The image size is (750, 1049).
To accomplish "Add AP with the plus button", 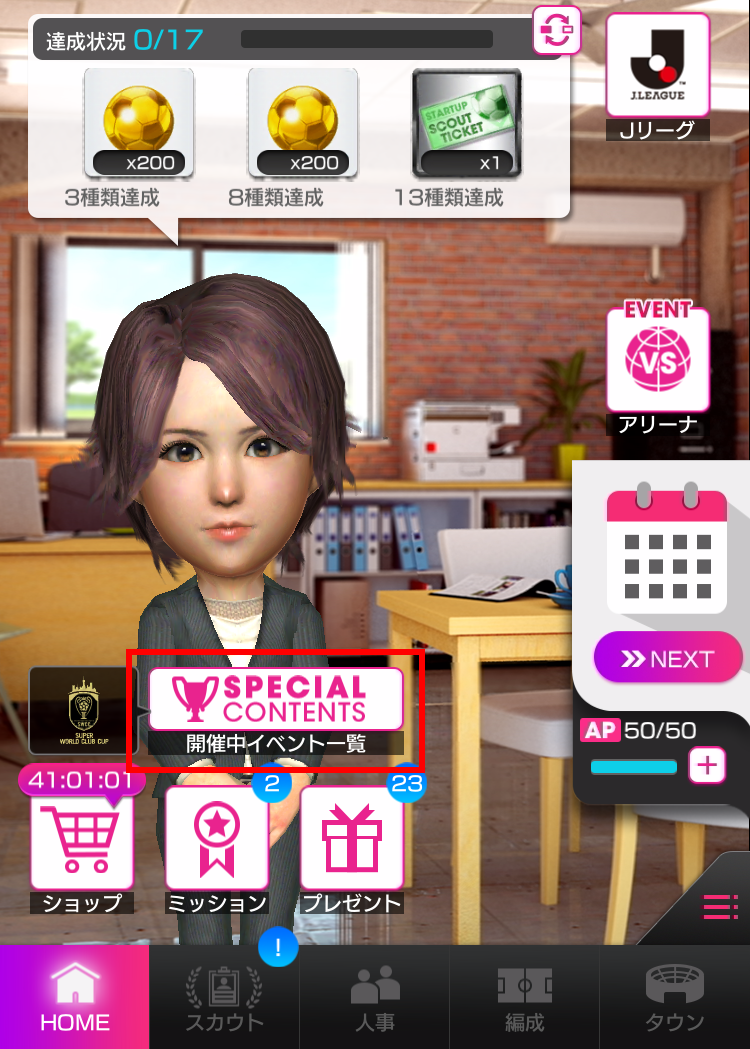I will coord(707,766).
